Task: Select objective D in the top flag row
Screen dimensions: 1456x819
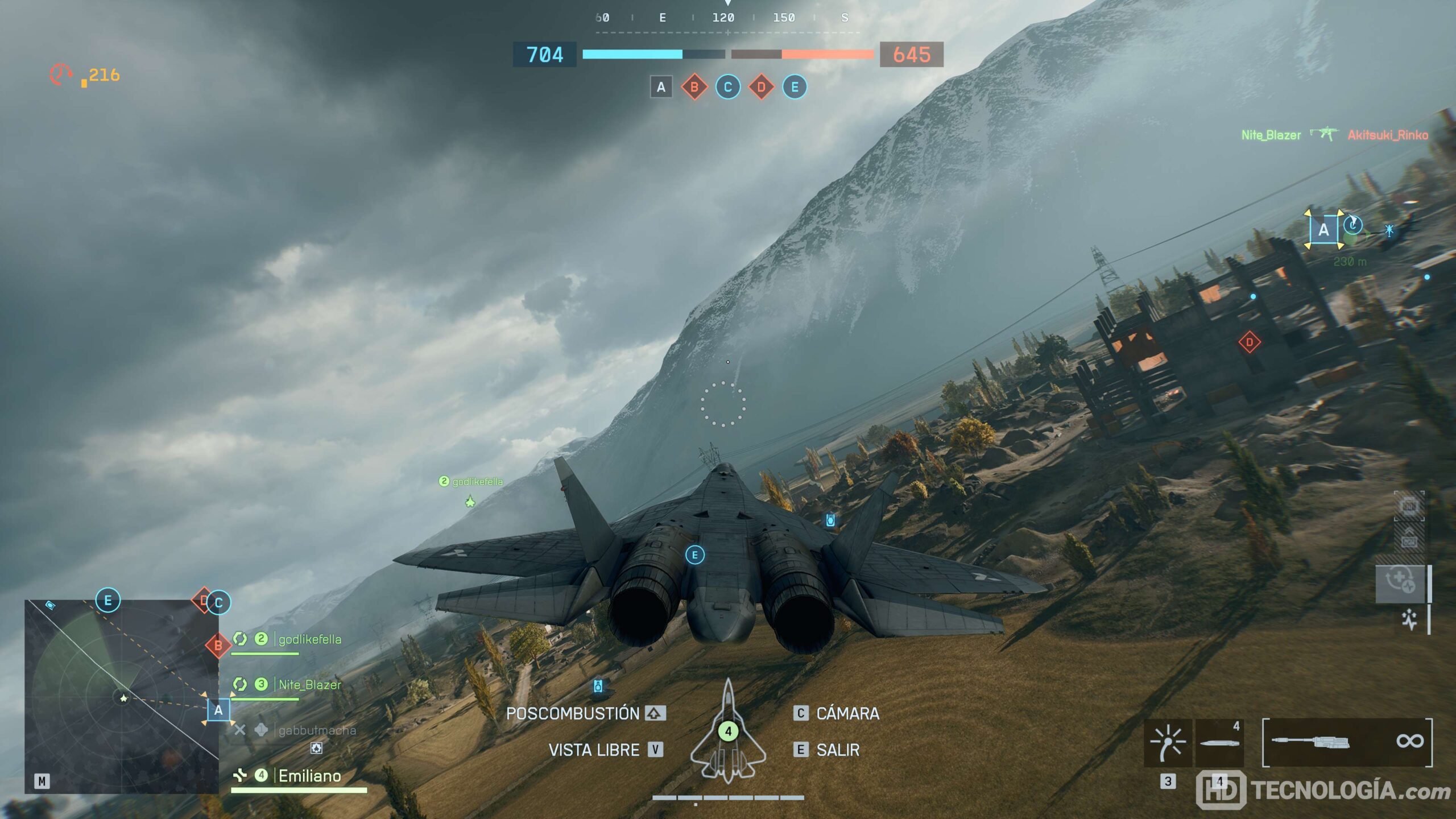Action: (761, 87)
